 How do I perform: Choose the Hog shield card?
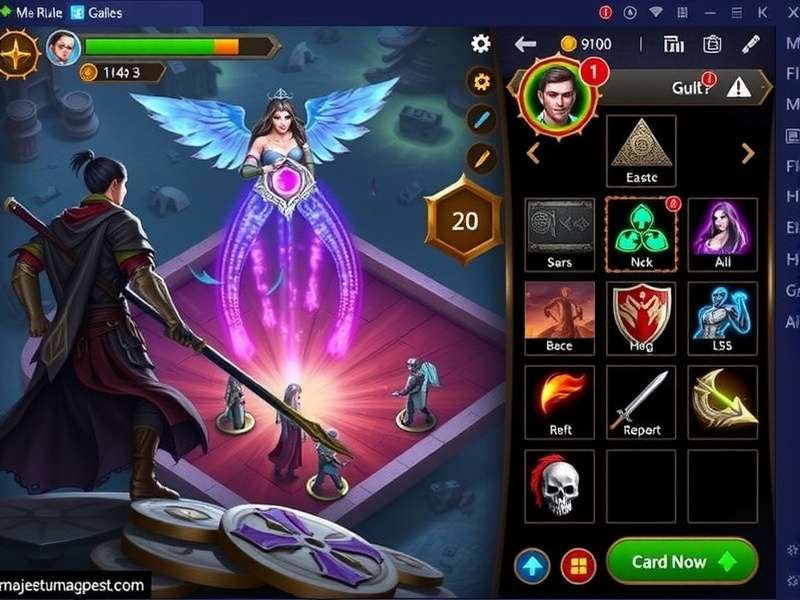click(641, 317)
